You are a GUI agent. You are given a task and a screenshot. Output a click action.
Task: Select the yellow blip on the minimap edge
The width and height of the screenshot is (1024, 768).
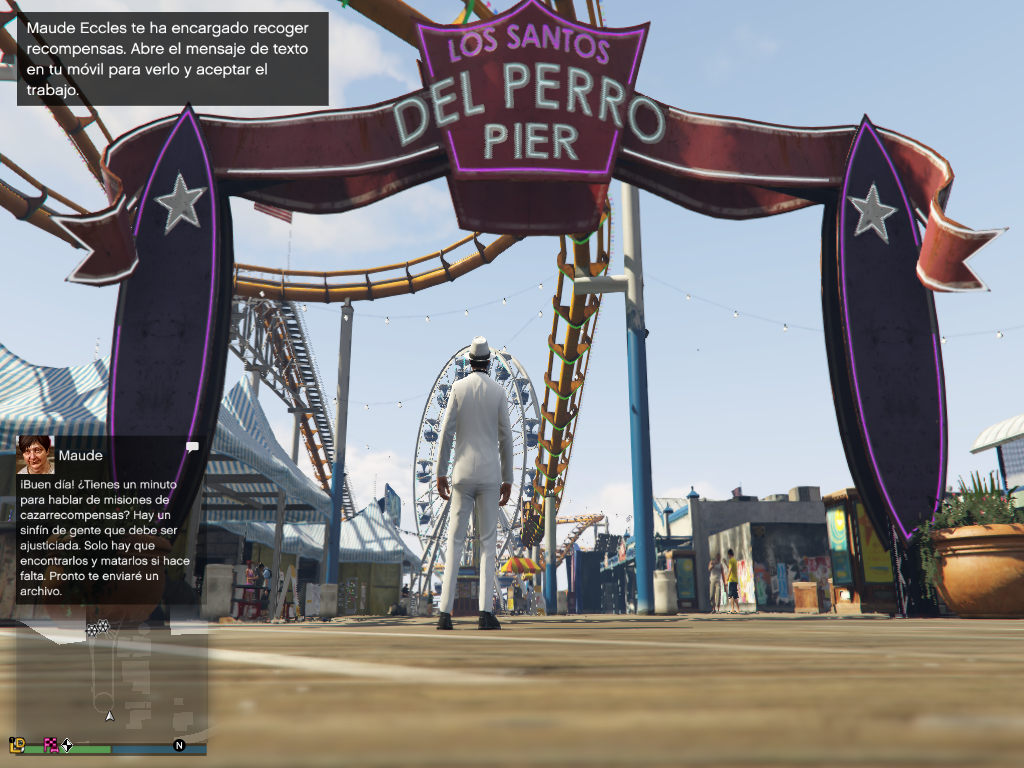point(17,744)
